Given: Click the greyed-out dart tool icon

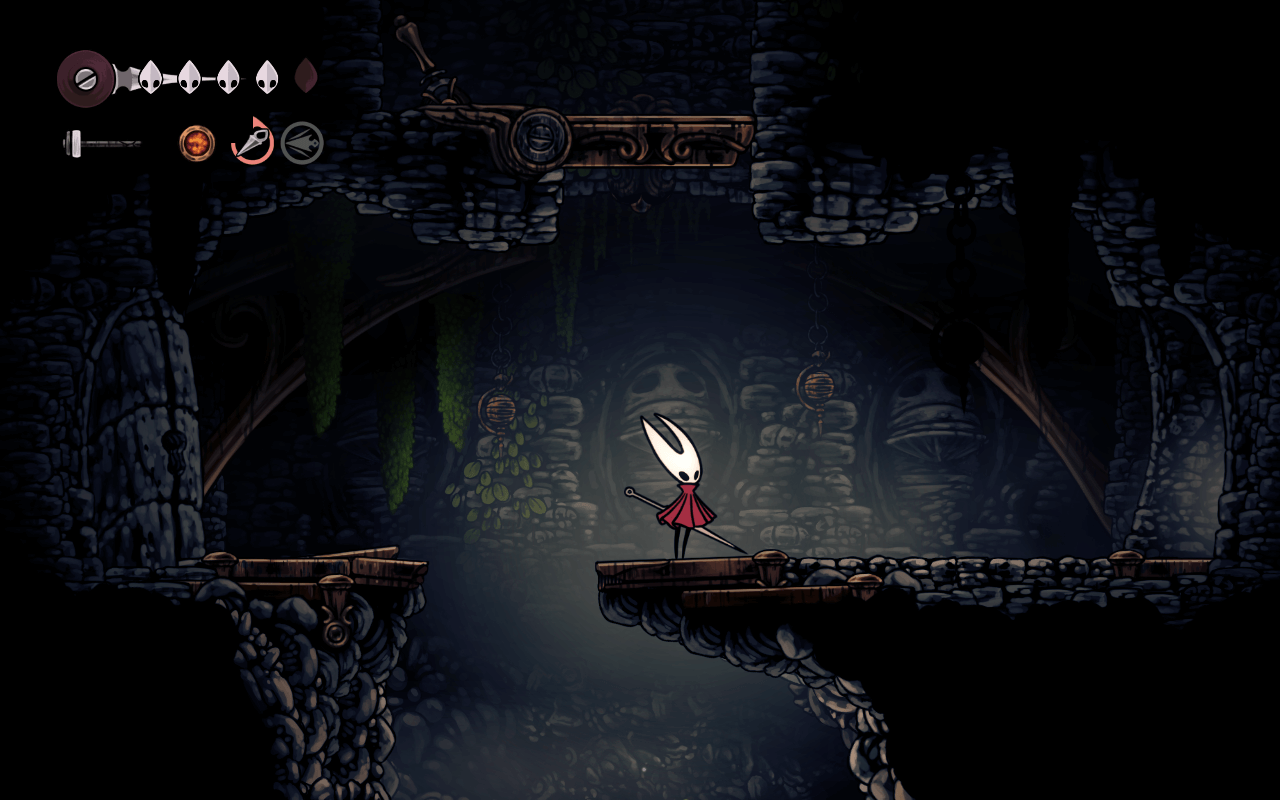Looking at the screenshot, I should point(302,143).
